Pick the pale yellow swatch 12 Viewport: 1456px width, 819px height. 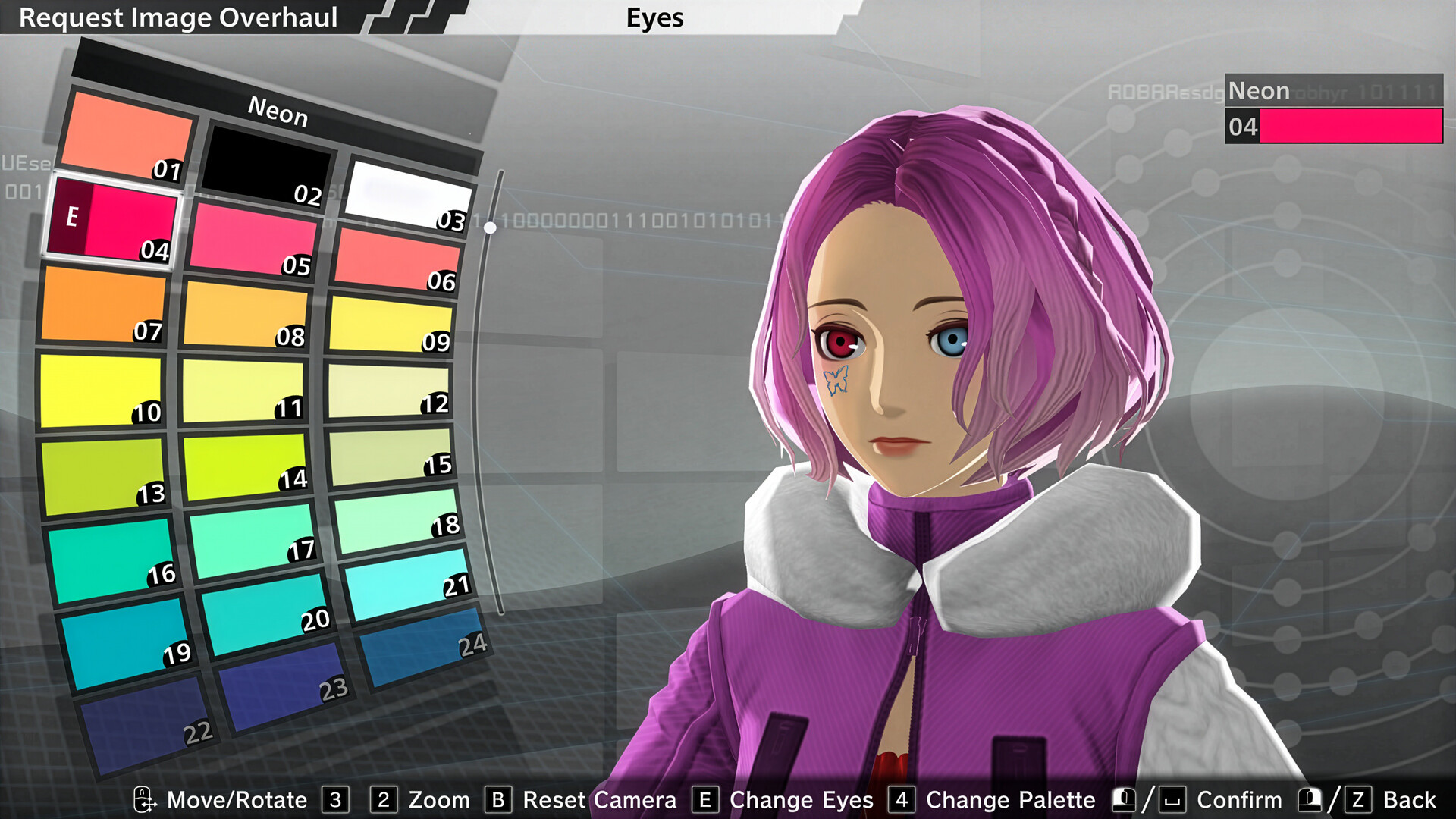(x=387, y=391)
